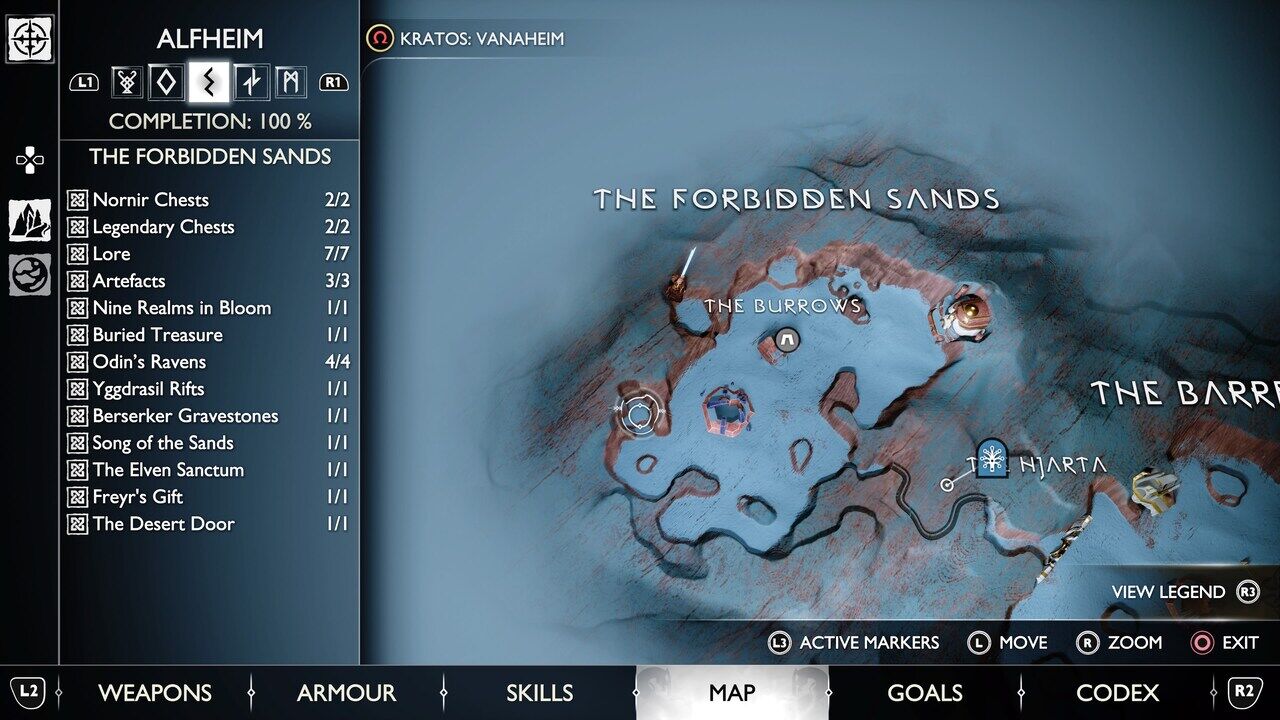Select the Mystic Gateway marker at The Burrows

tap(787, 341)
